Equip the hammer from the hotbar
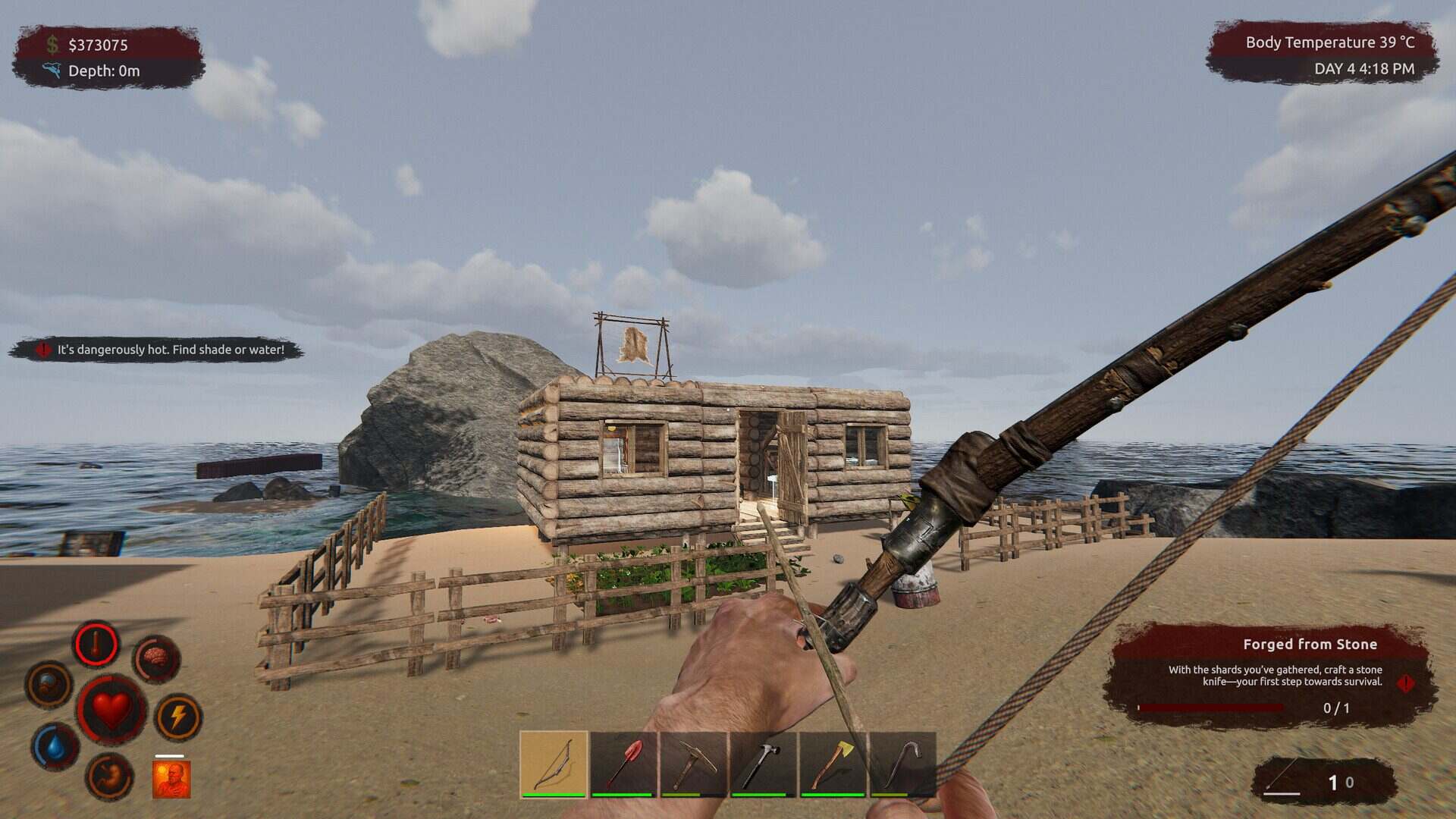1456x819 pixels. [763, 764]
